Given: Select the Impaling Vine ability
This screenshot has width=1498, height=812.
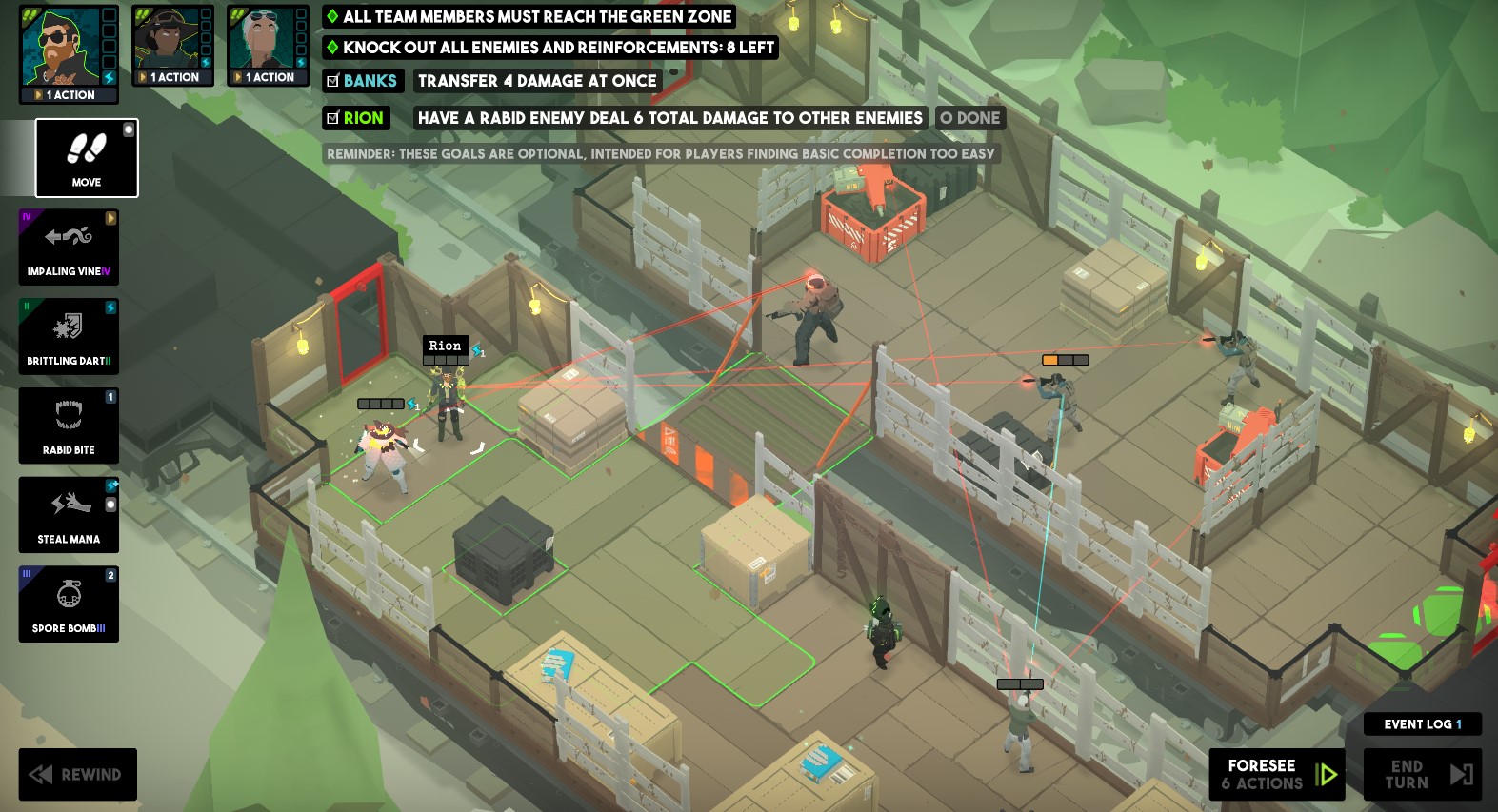Looking at the screenshot, I should [x=68, y=247].
